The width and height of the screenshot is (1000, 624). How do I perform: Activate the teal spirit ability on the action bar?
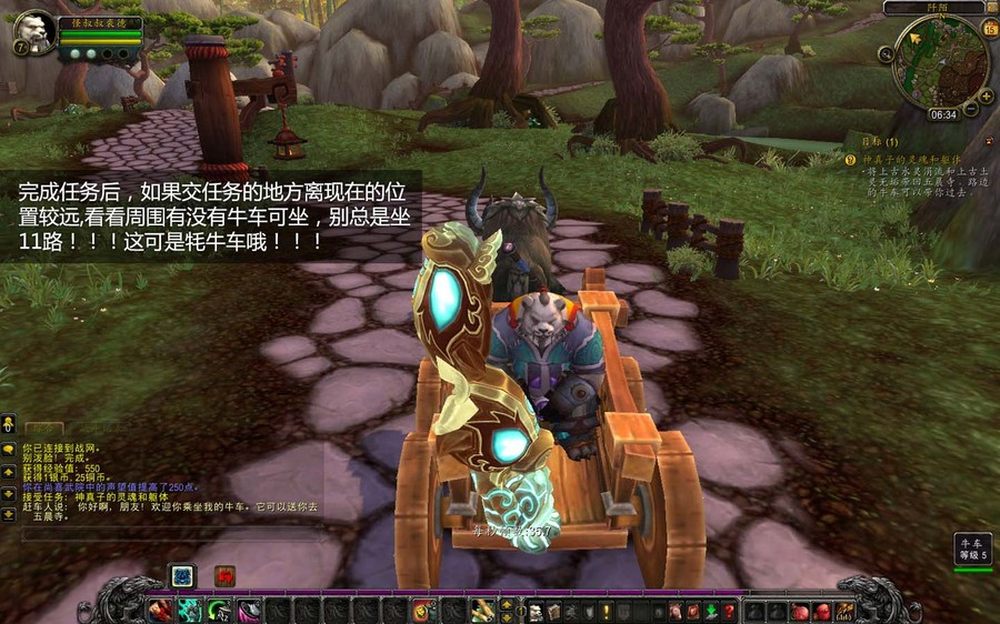pyautogui.click(x=189, y=610)
